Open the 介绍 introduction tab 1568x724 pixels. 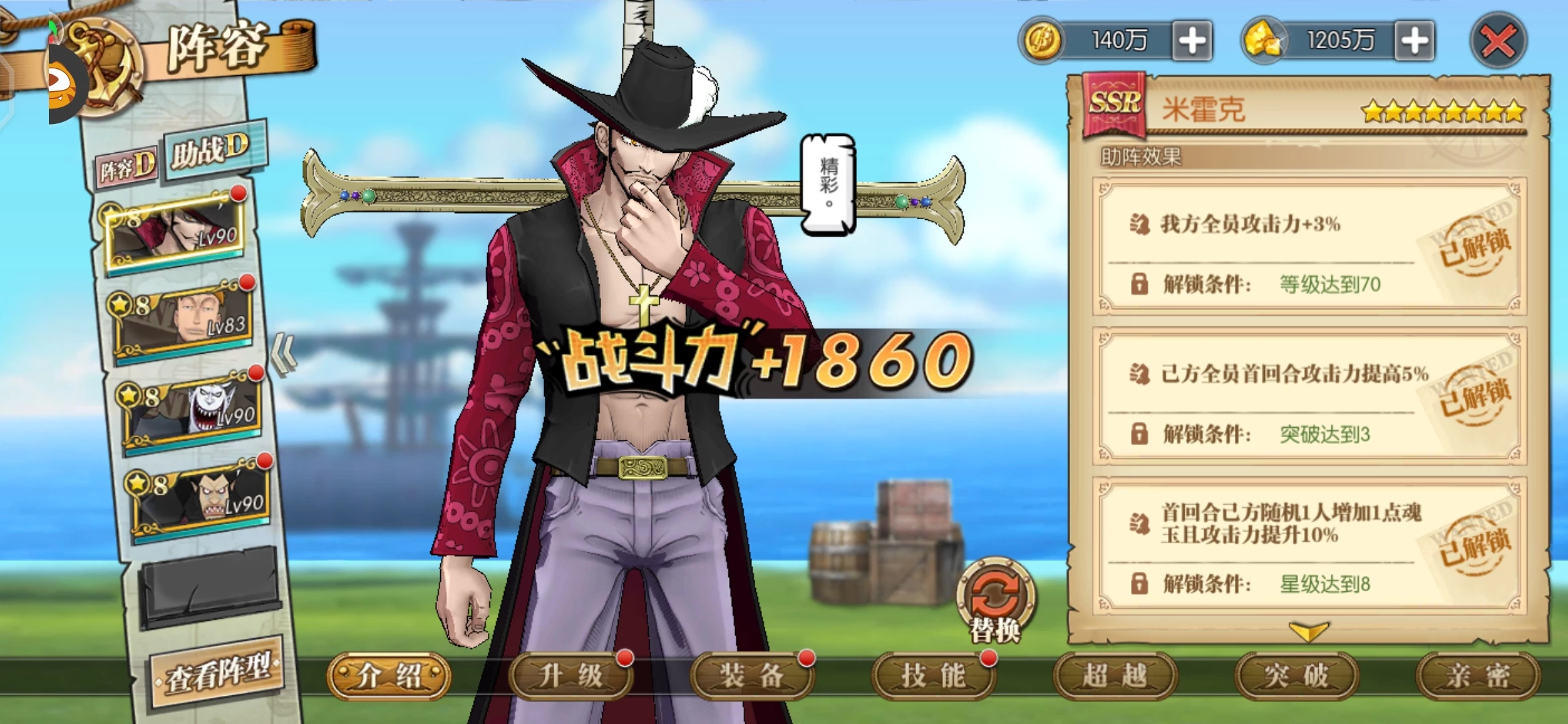point(389,676)
